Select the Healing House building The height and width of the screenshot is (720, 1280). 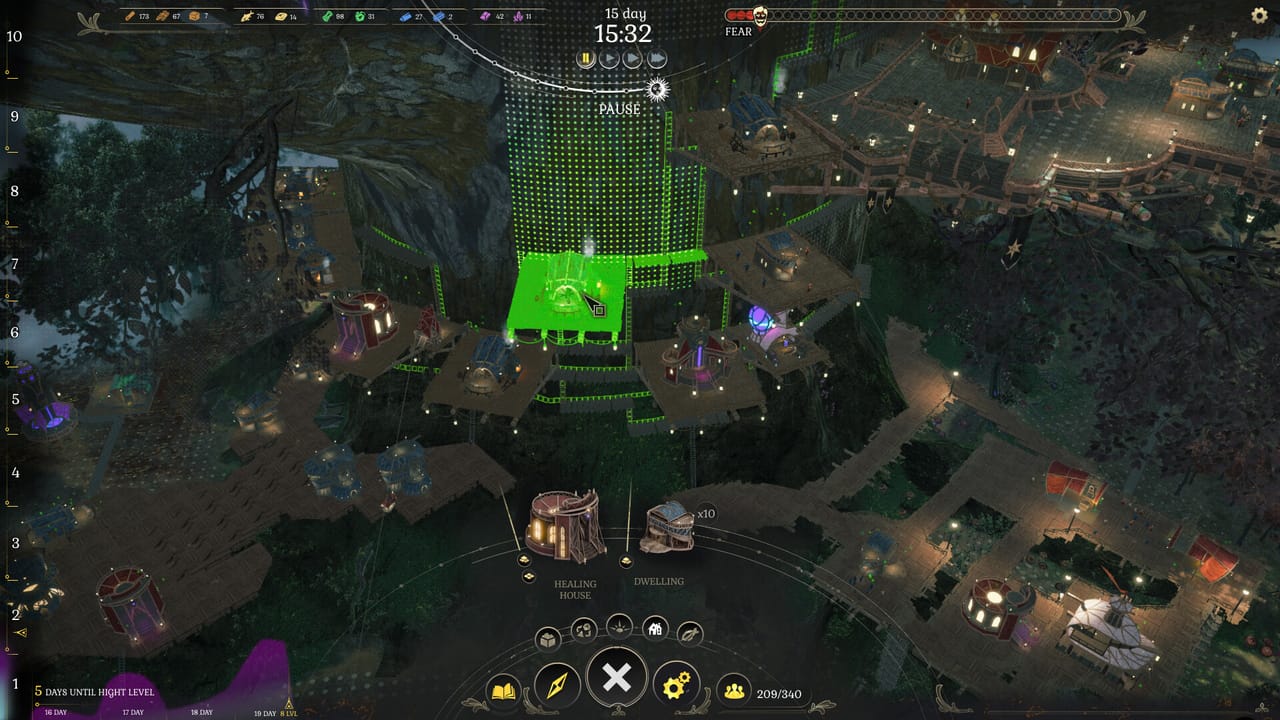563,525
